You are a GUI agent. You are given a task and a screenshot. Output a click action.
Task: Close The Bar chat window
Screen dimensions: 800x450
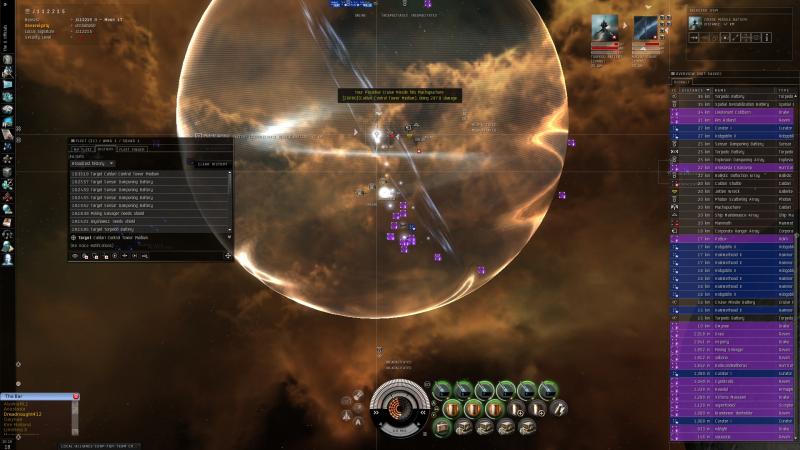point(75,397)
